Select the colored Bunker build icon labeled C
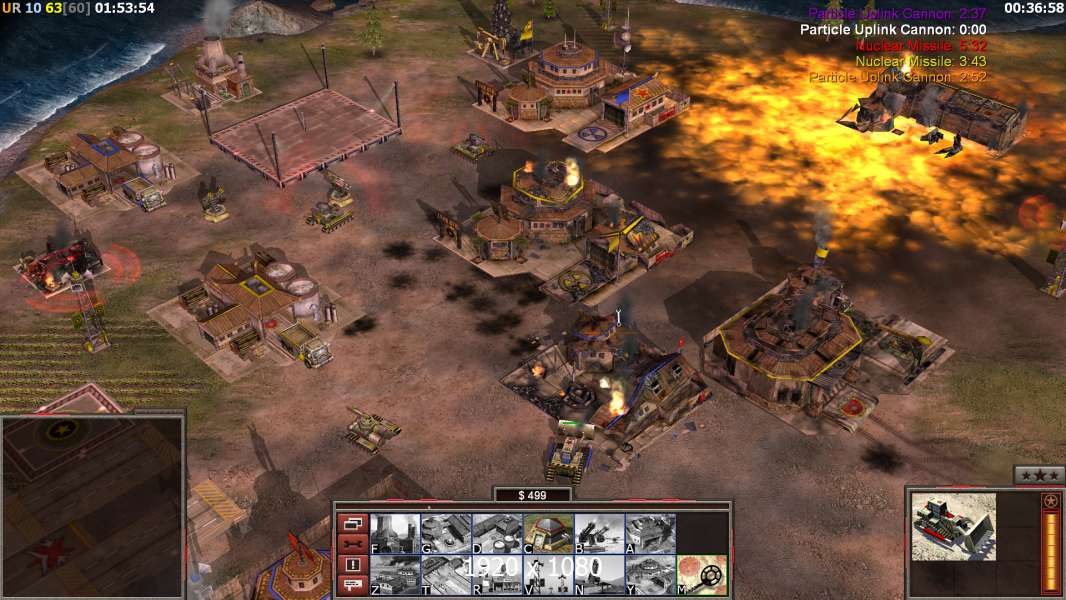 [x=548, y=533]
